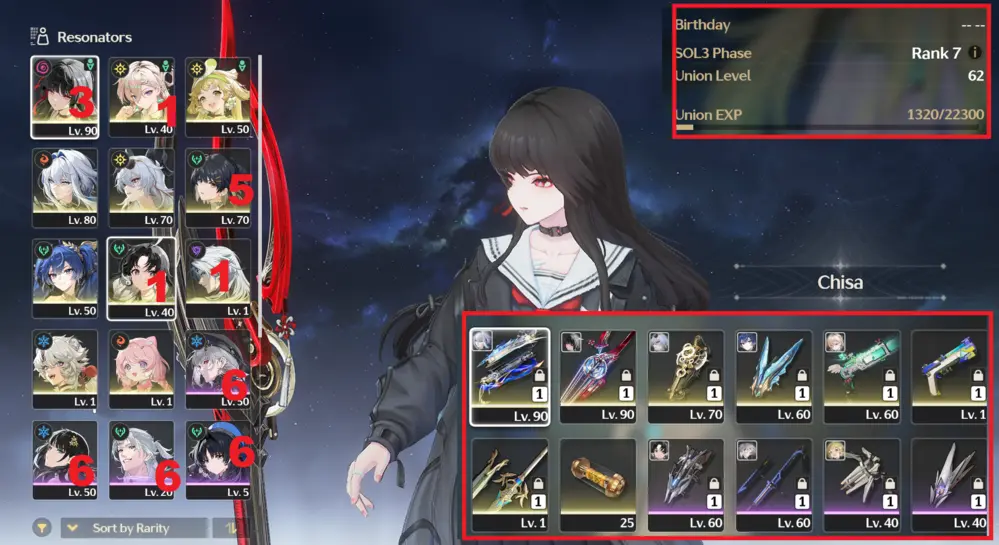Viewport: 999px width, 545px height.
Task: Select the Lv. 5 resonator with blue beret
Action: [218, 459]
